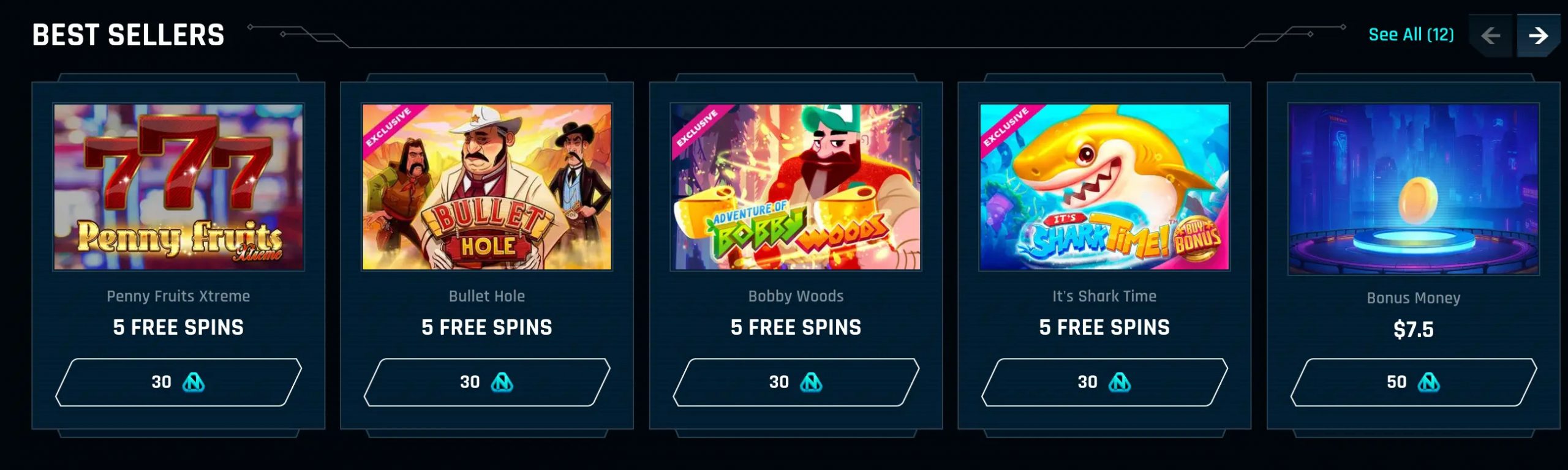Purchase Bonus Money with the 50 button
This screenshot has width=1568, height=470.
pos(1413,382)
